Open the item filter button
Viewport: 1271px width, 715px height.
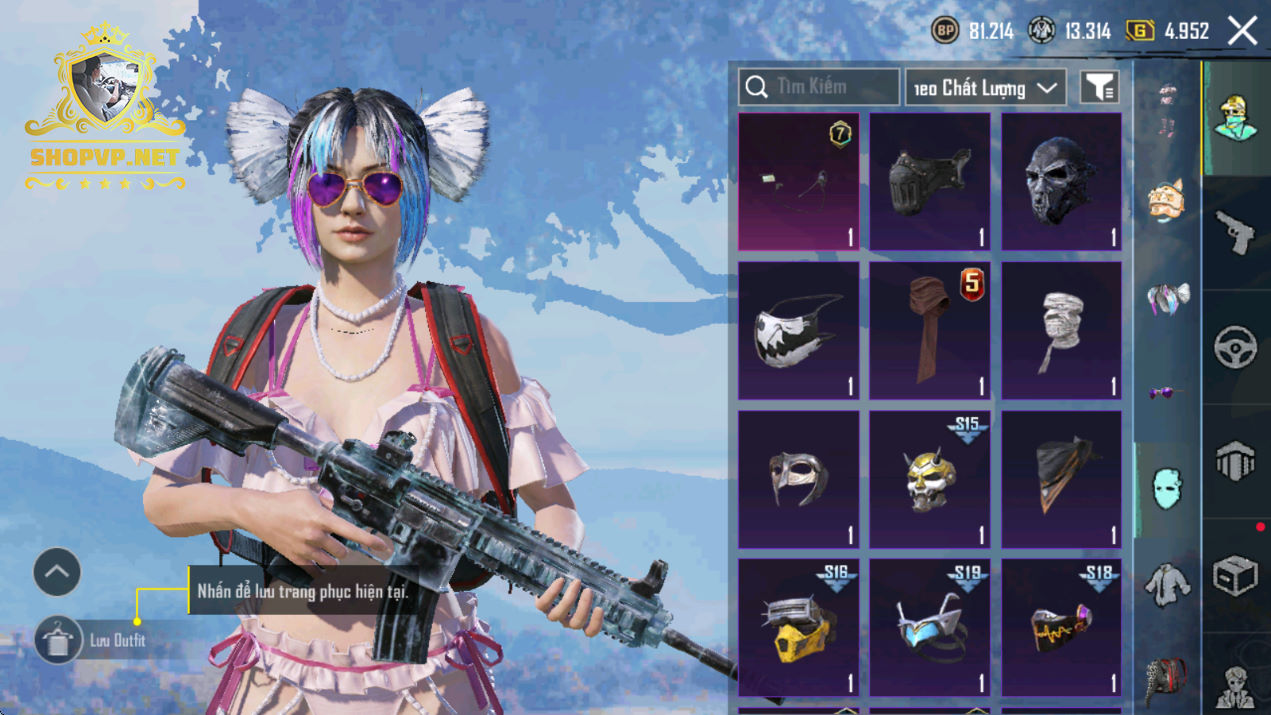1098,88
